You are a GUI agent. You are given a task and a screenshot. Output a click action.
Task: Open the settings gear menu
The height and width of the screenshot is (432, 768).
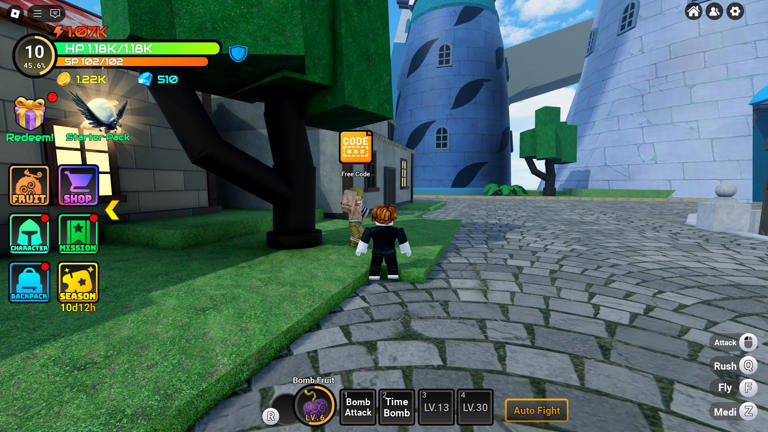pos(735,11)
